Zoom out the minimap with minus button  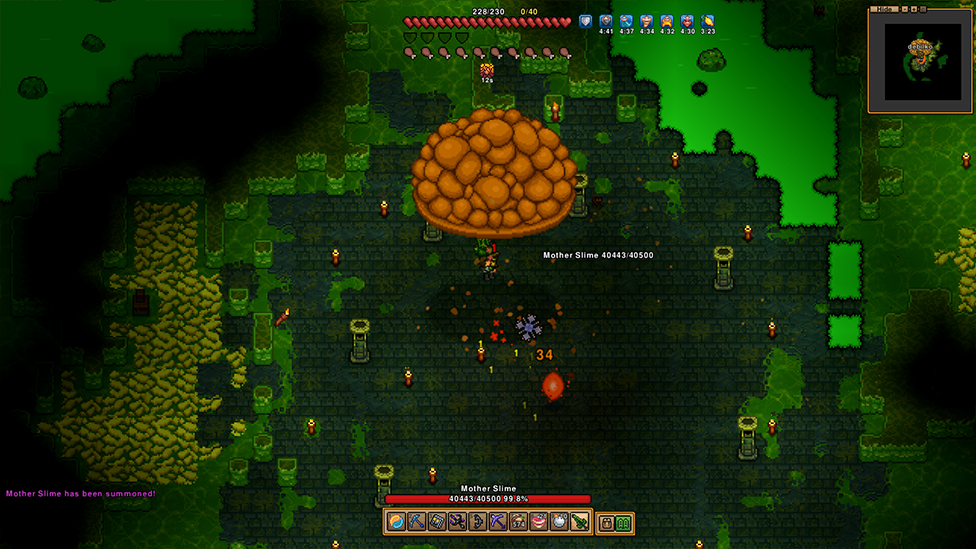click(906, 9)
